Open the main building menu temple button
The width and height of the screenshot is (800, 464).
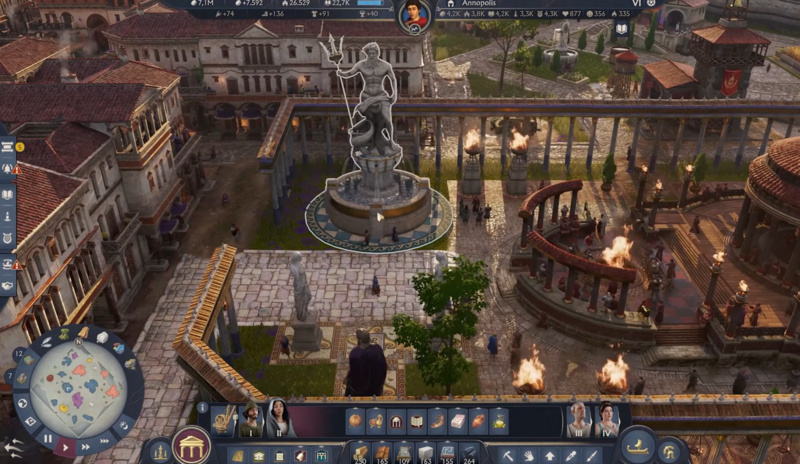pos(191,445)
